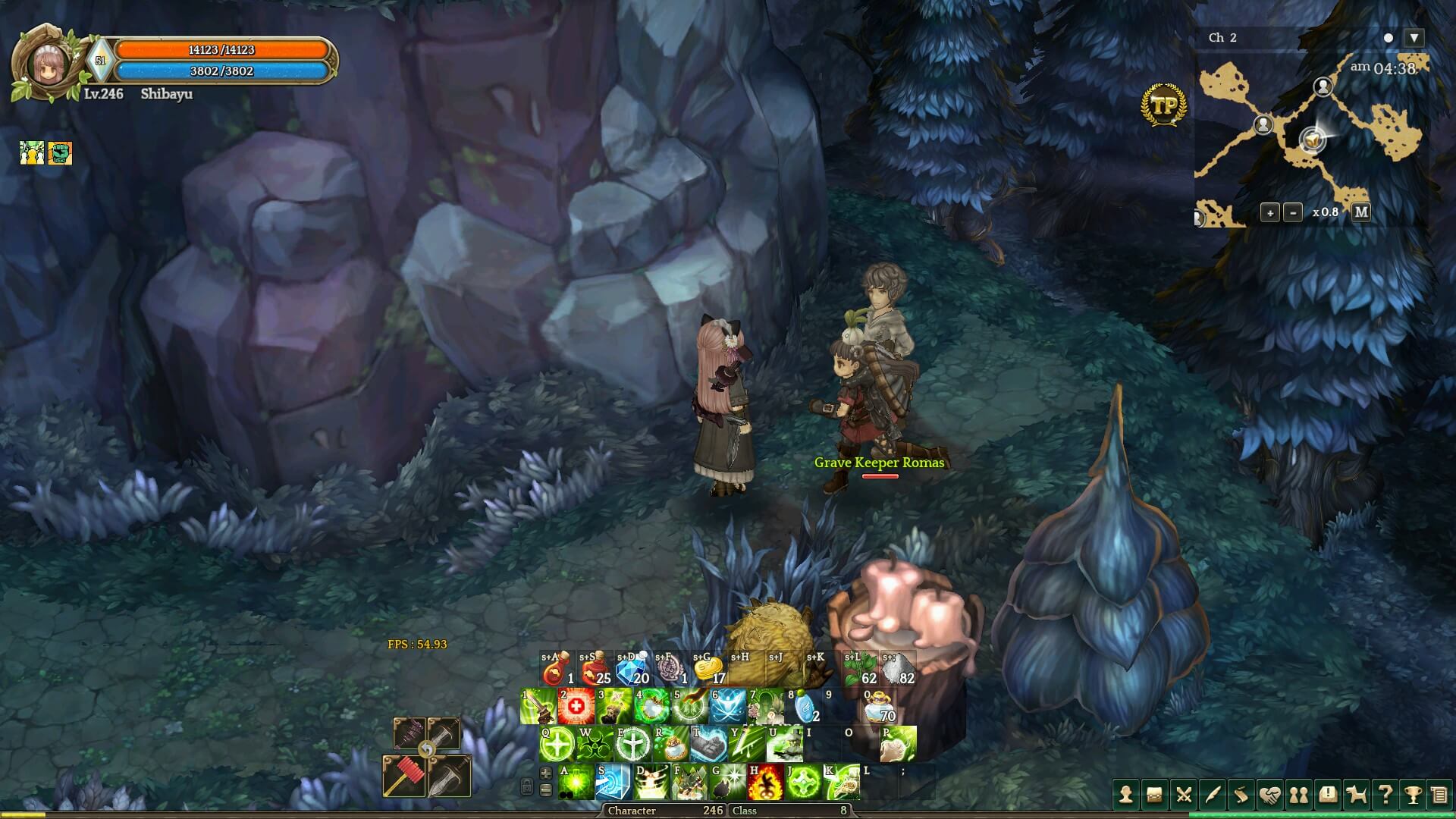The height and width of the screenshot is (819, 1456).
Task: Open the inventory bag menu icon
Action: coord(1154,795)
